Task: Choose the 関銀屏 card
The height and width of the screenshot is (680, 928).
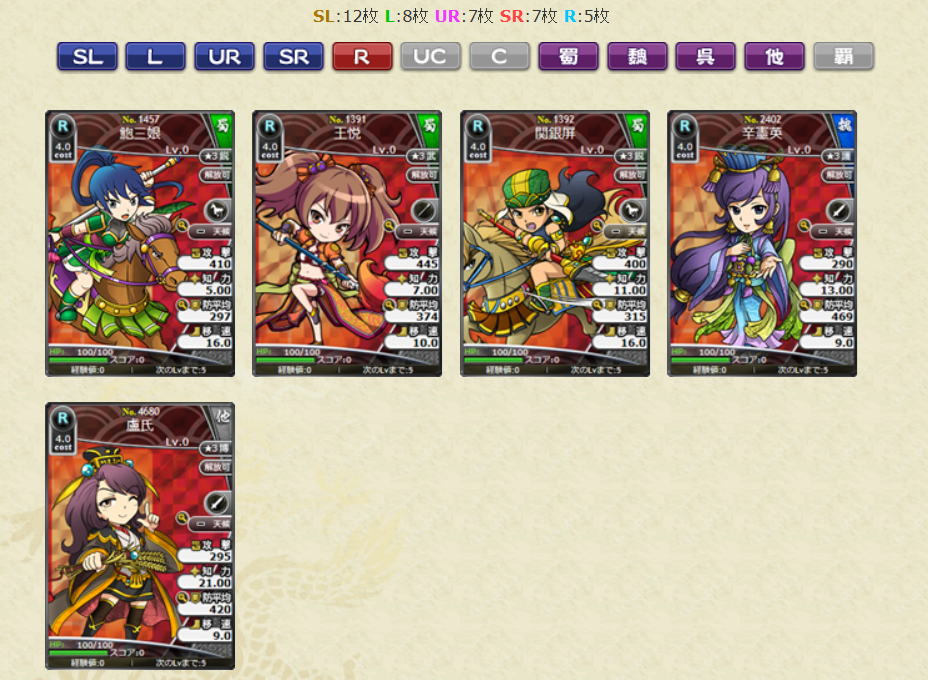Action: tap(555, 243)
